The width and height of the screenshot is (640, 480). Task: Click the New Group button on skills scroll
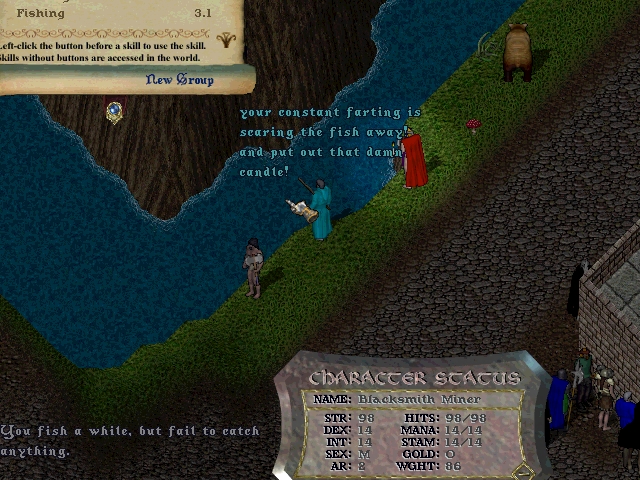click(179, 80)
